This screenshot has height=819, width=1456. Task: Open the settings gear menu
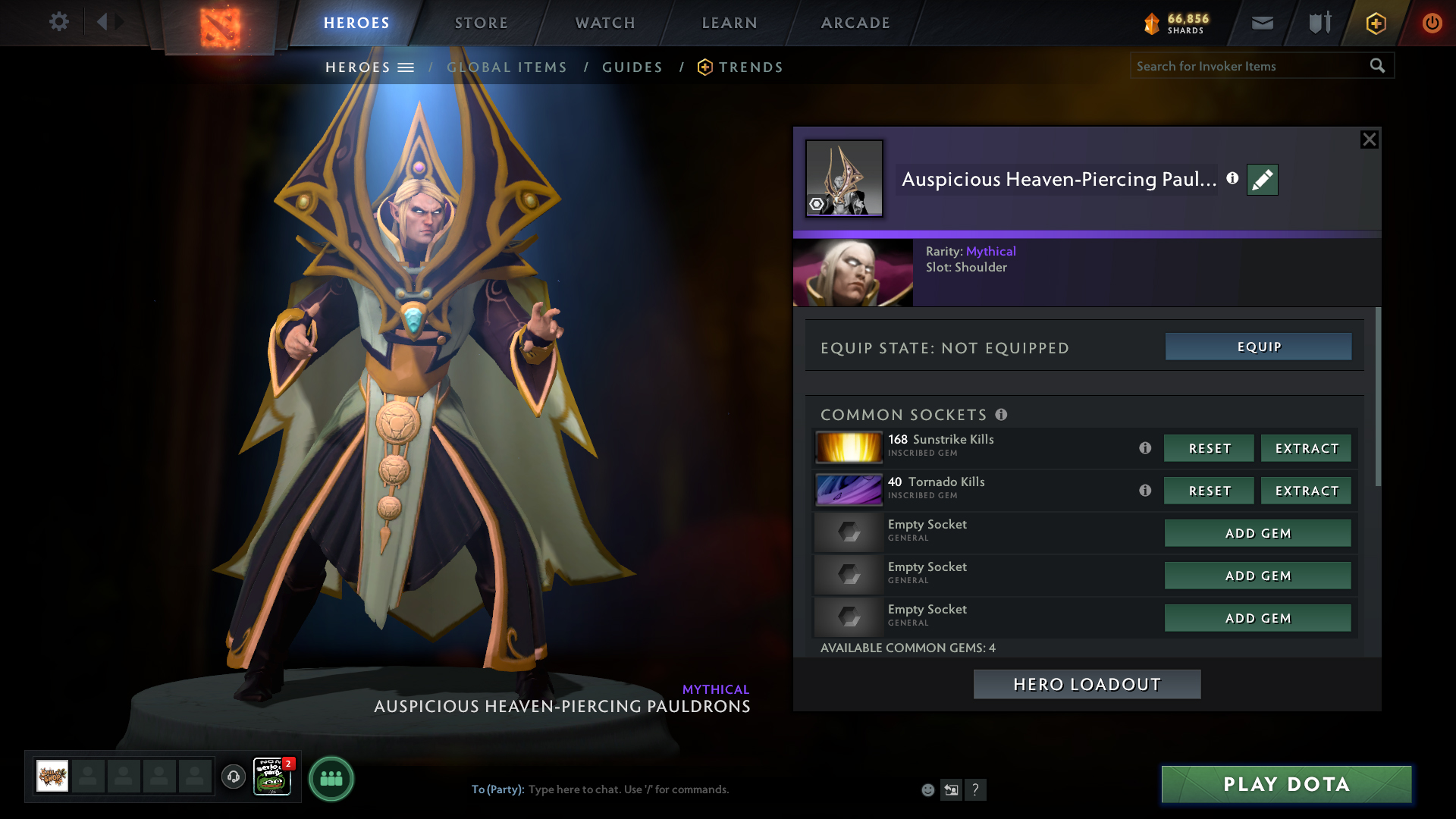(x=59, y=22)
